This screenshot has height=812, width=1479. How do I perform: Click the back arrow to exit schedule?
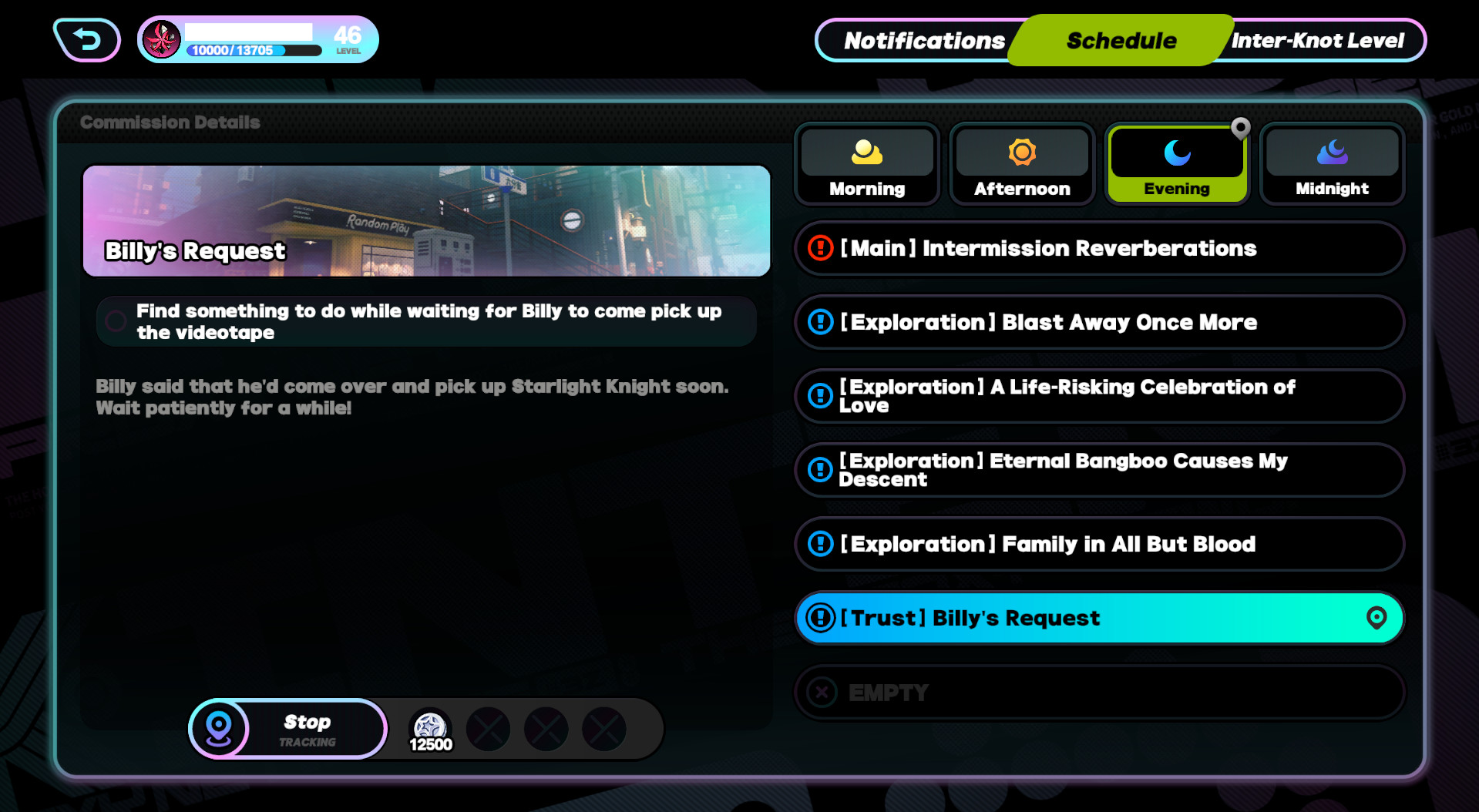click(x=86, y=38)
